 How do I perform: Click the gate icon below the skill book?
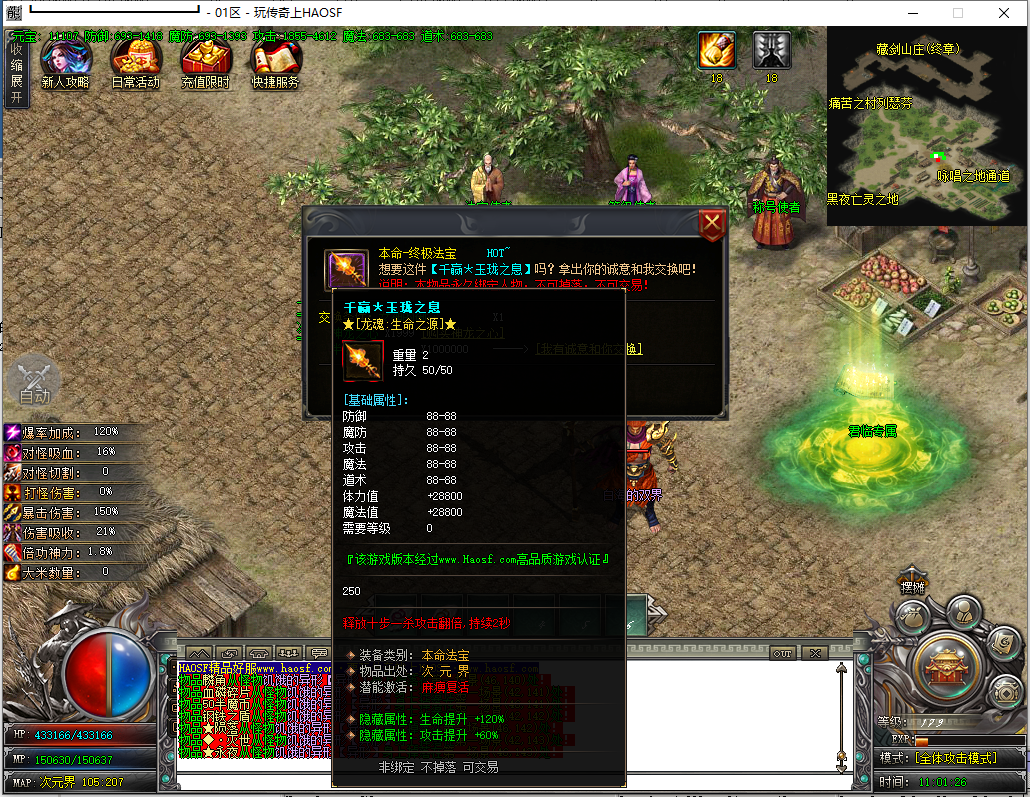pyautogui.click(x=1004, y=691)
